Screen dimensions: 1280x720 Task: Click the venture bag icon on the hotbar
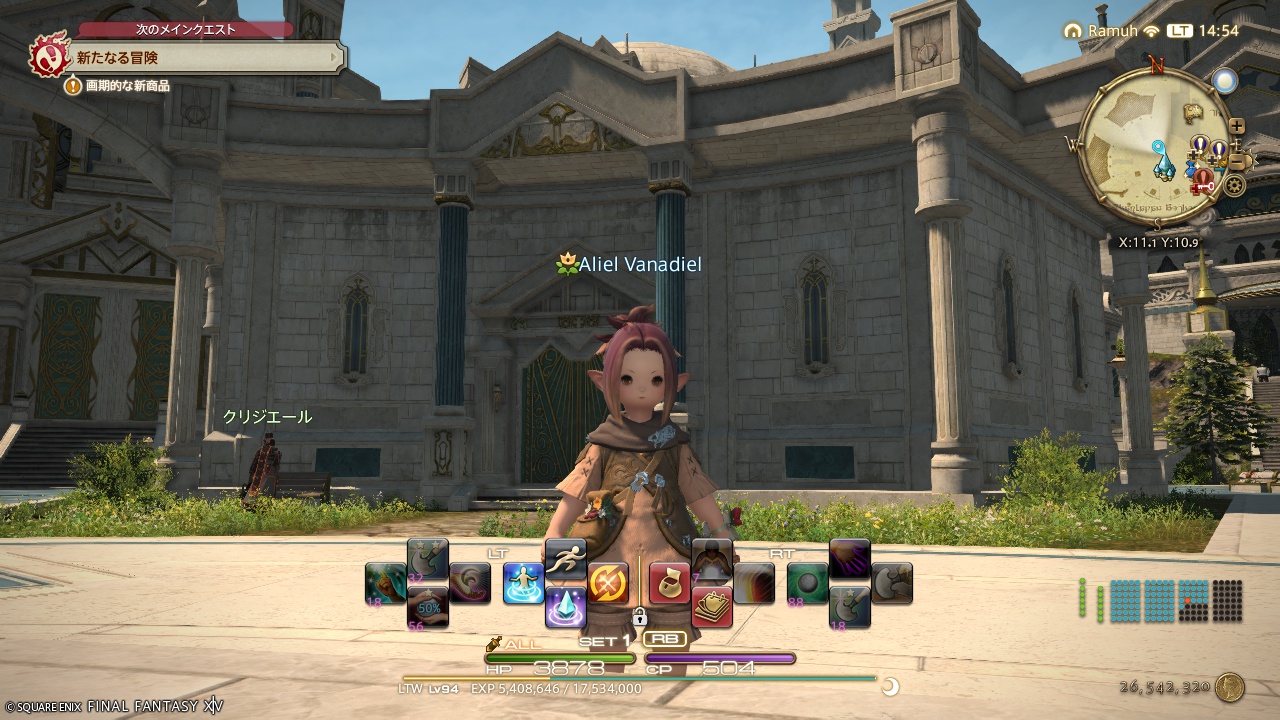[667, 583]
